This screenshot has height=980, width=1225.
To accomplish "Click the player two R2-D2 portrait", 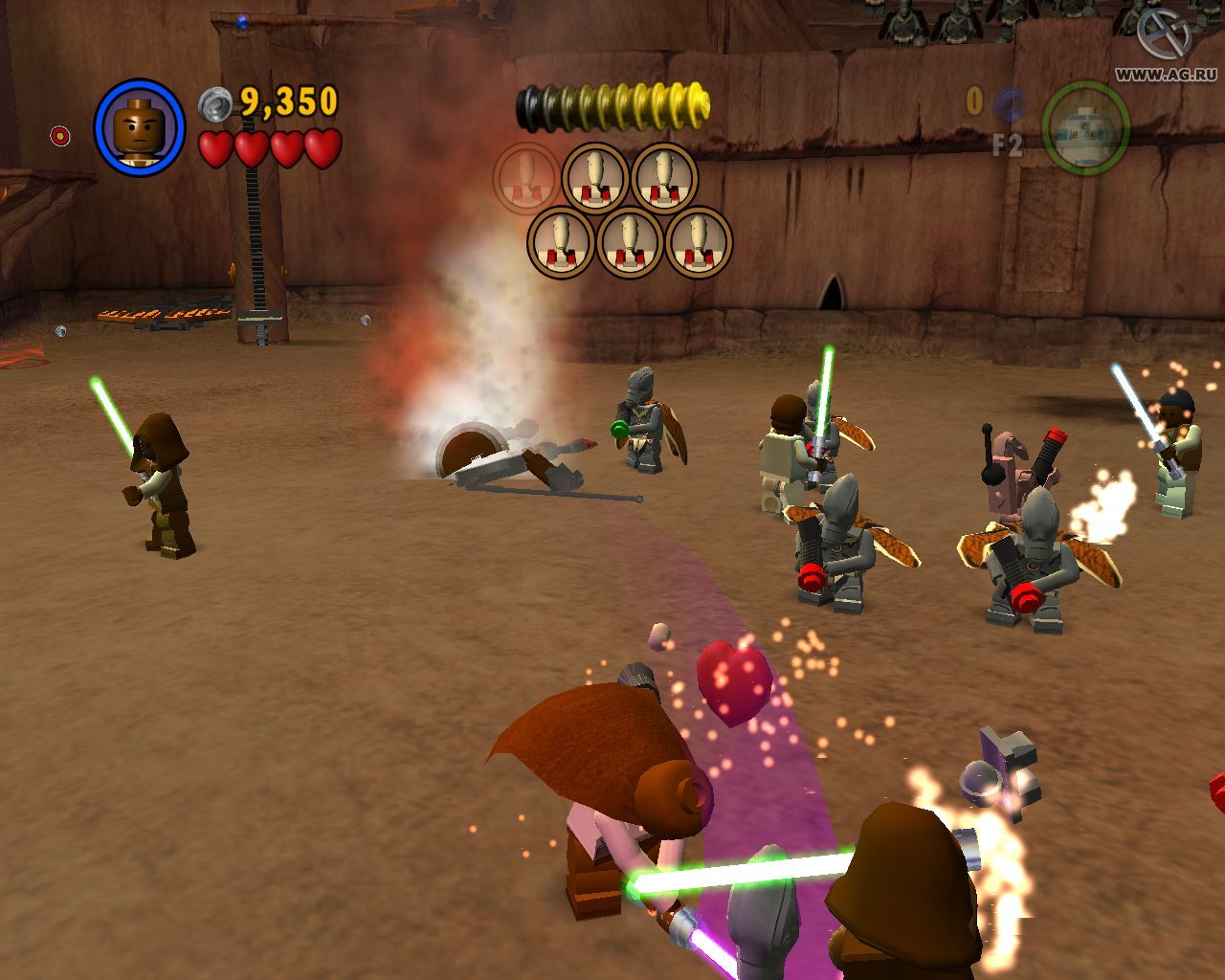I will tap(1085, 129).
